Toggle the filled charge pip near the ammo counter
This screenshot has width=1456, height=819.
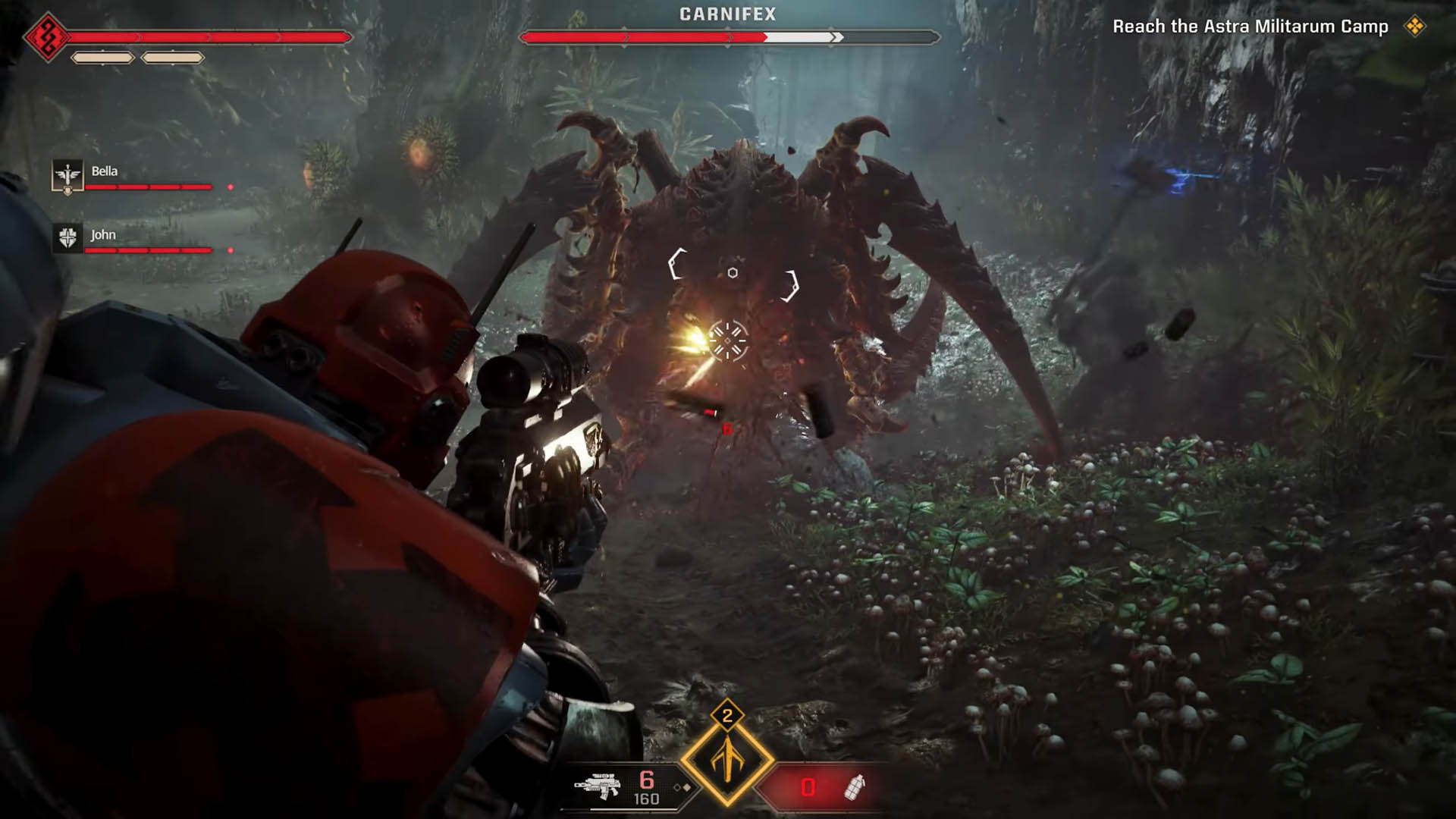pyautogui.click(x=686, y=788)
